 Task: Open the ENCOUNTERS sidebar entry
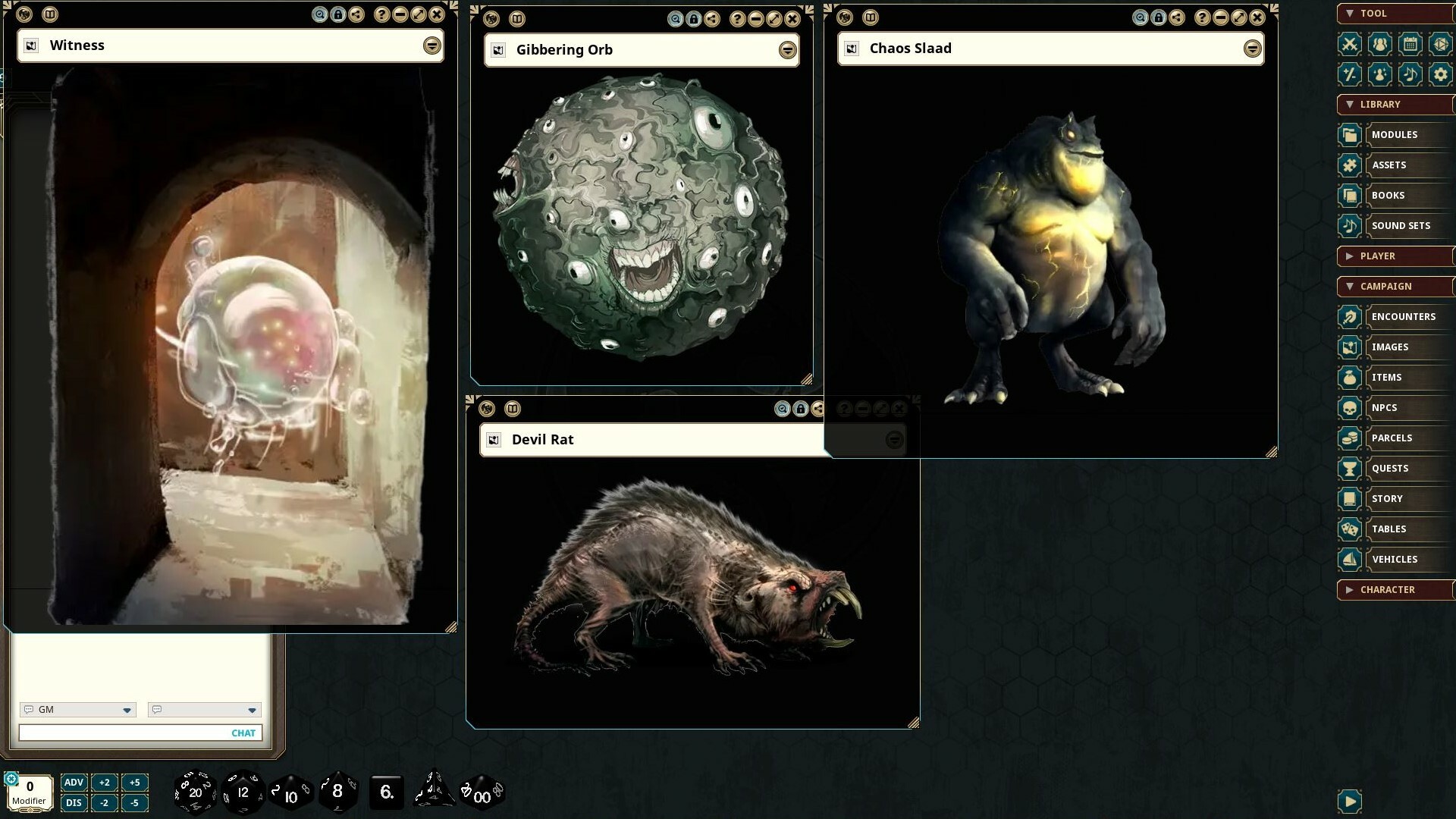point(1402,316)
